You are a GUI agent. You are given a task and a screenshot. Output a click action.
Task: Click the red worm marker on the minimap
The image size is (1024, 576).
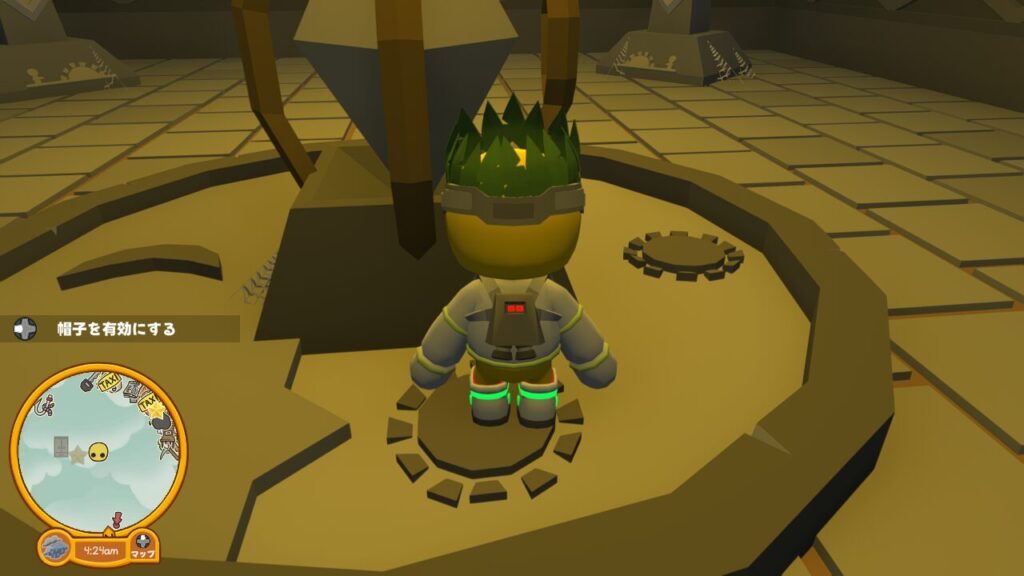[44, 405]
